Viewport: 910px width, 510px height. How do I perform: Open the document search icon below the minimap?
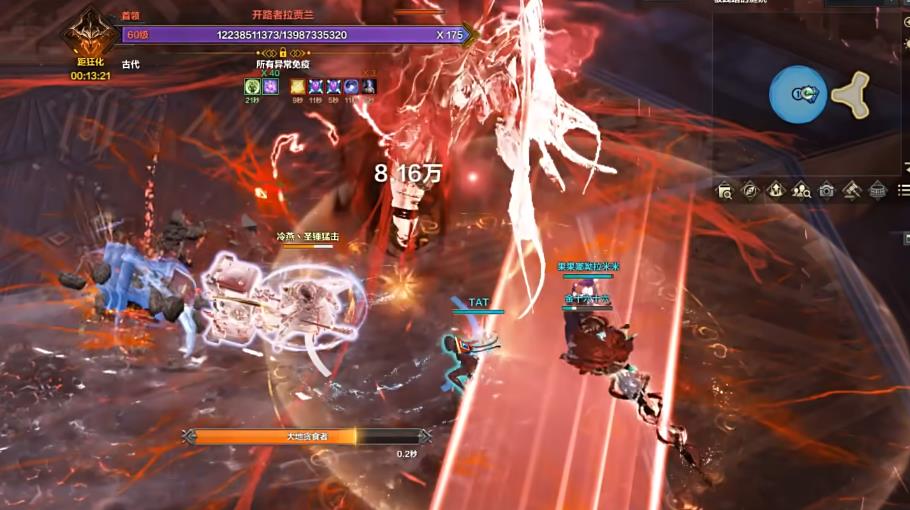coord(725,190)
